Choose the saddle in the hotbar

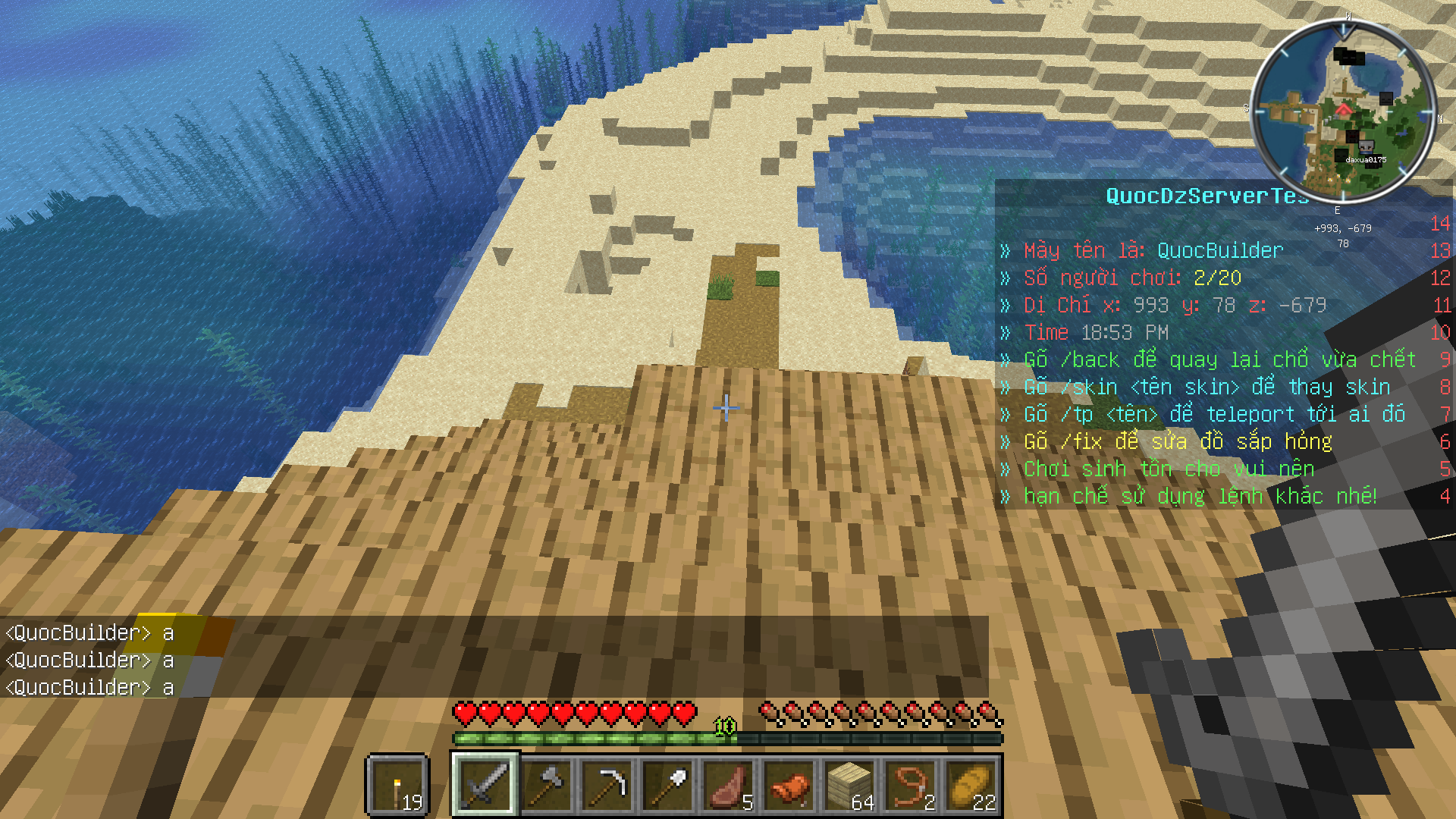coord(789,785)
